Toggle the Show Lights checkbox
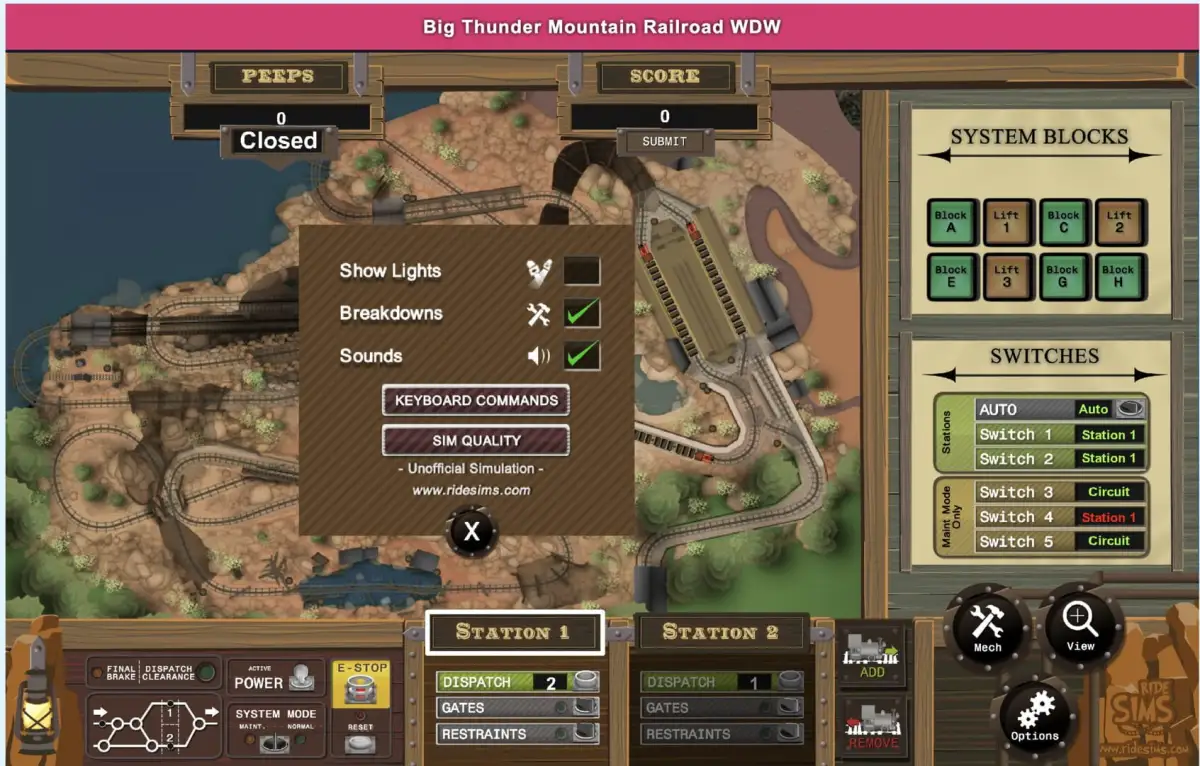Viewport: 1200px width, 766px height. [582, 271]
